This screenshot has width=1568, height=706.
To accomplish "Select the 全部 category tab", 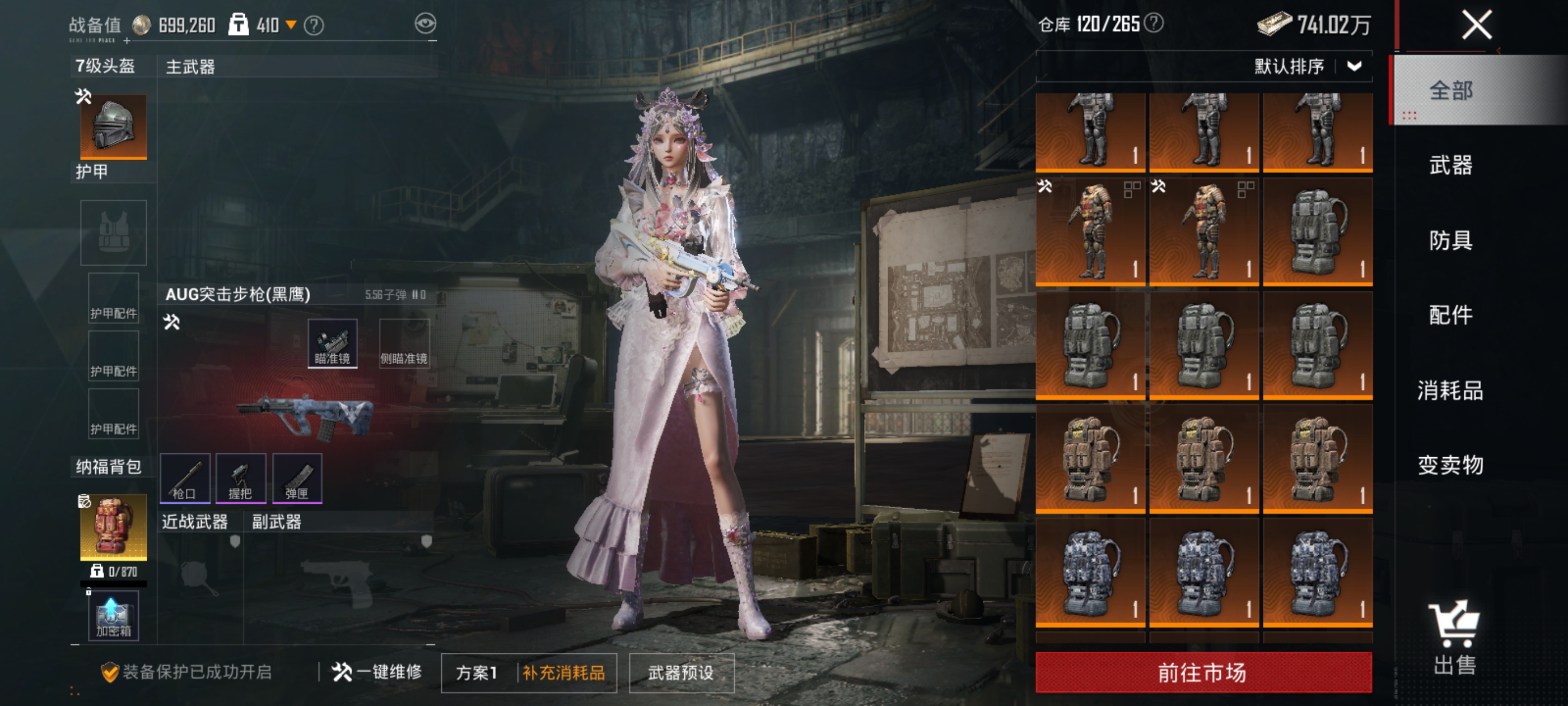I will pyautogui.click(x=1450, y=91).
